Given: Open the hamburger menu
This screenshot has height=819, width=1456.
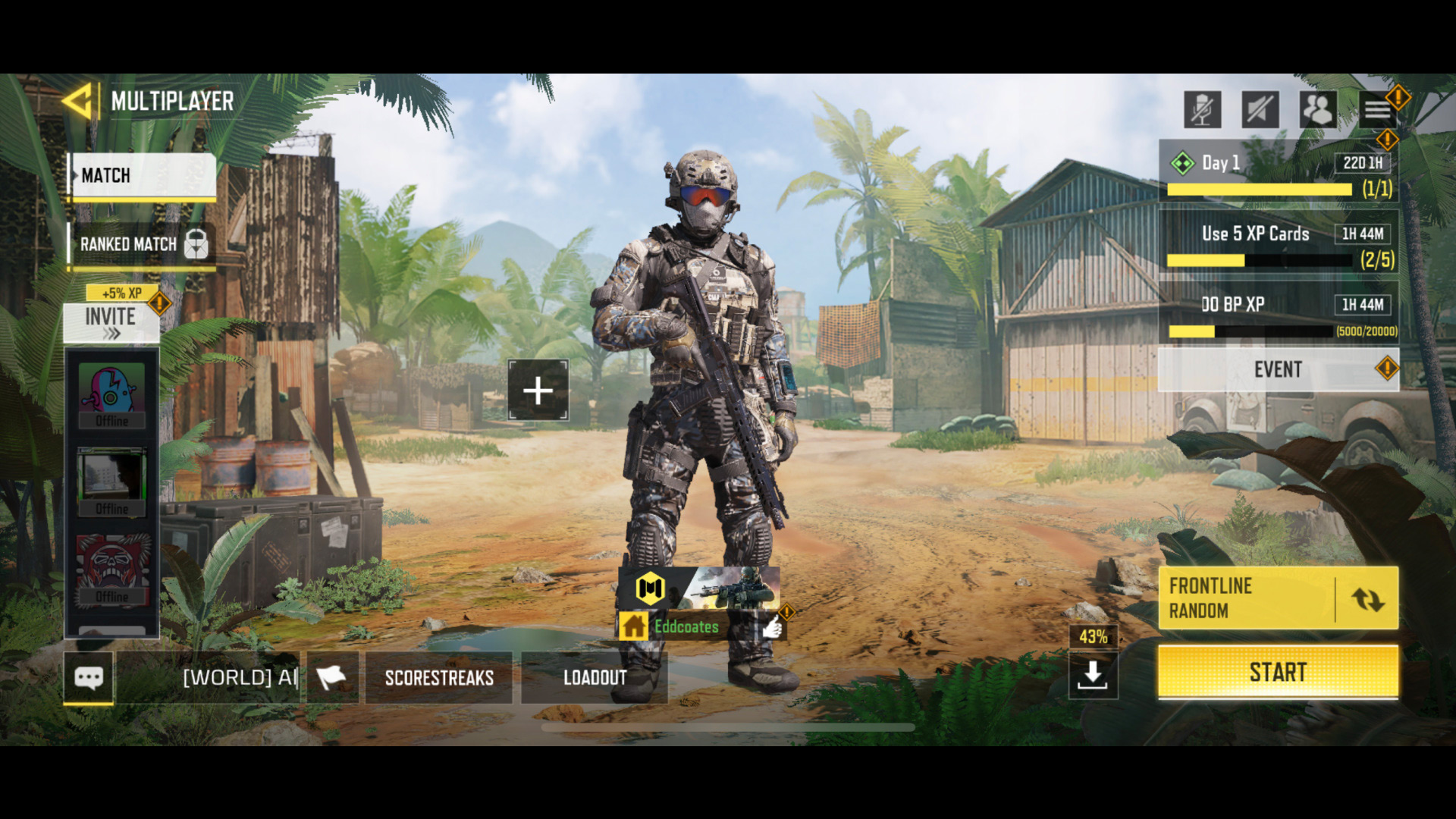Looking at the screenshot, I should click(1377, 110).
